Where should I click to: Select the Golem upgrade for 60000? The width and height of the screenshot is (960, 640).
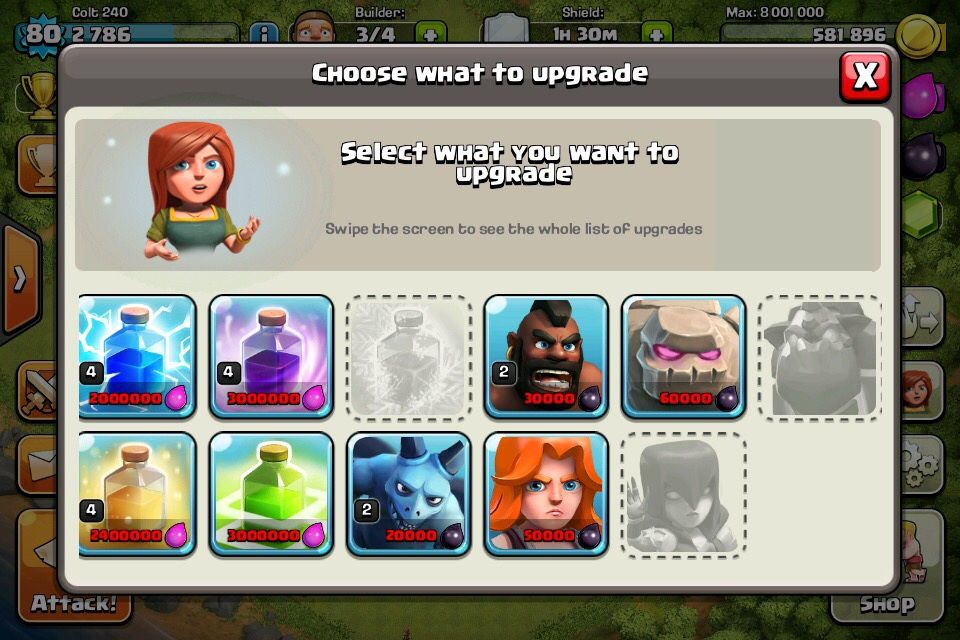pos(683,356)
